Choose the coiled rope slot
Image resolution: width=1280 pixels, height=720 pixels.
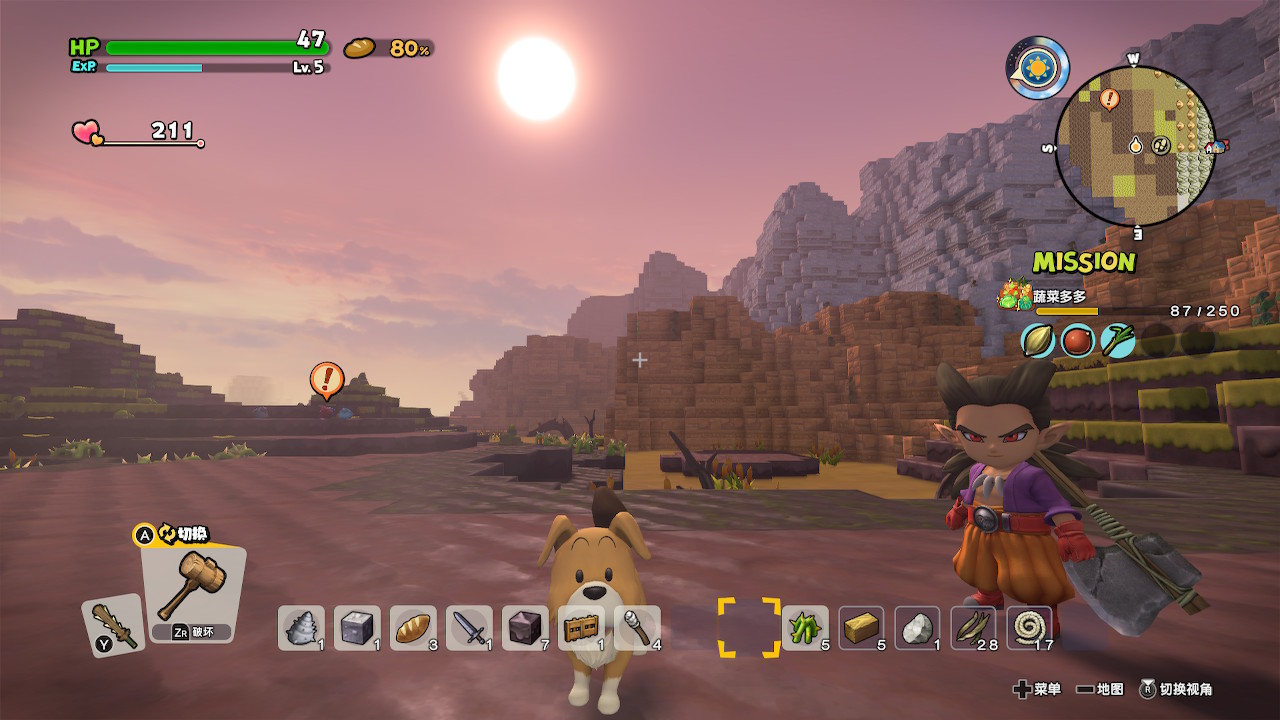tap(1029, 628)
